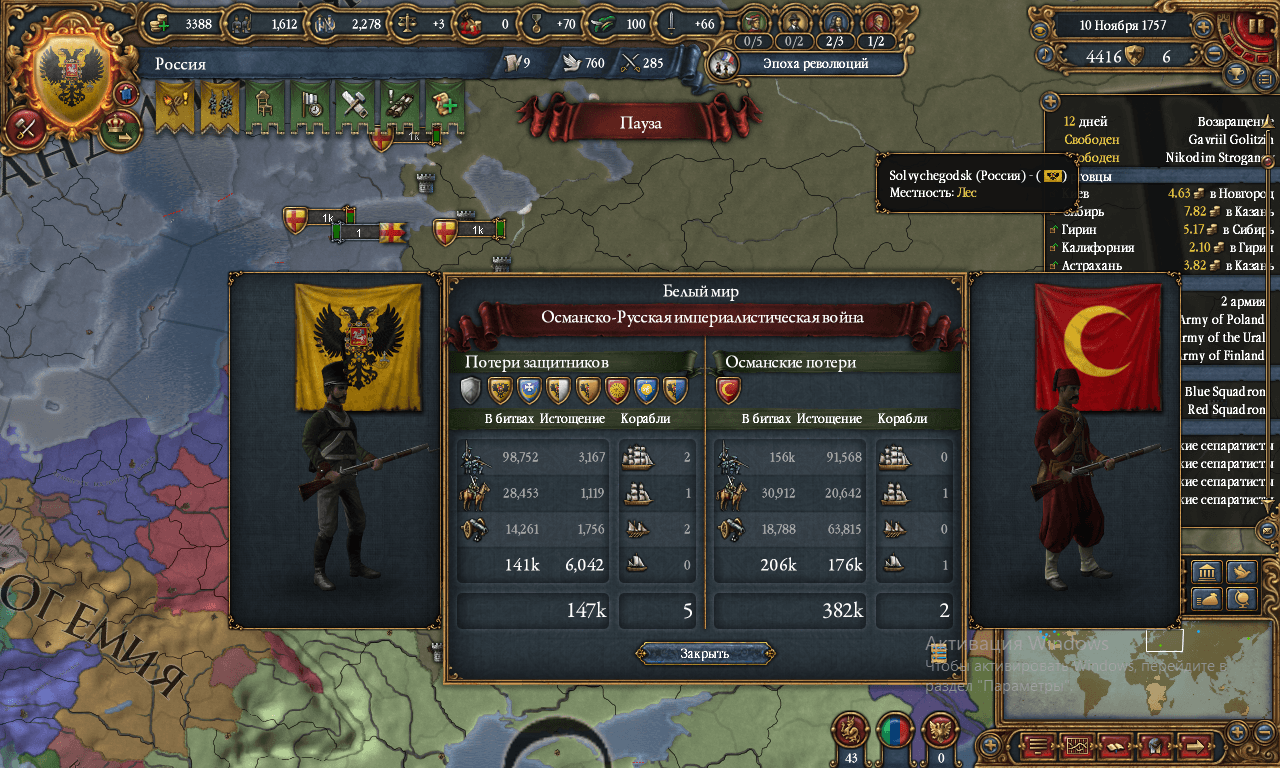Viewport: 1280px width, 768px height.
Task: Increase game speed with the plus button
Action: click(x=1203, y=27)
